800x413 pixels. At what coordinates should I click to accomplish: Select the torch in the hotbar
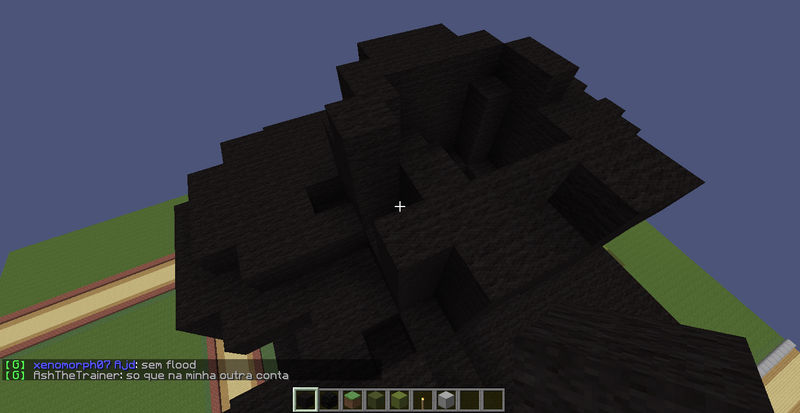(x=422, y=400)
